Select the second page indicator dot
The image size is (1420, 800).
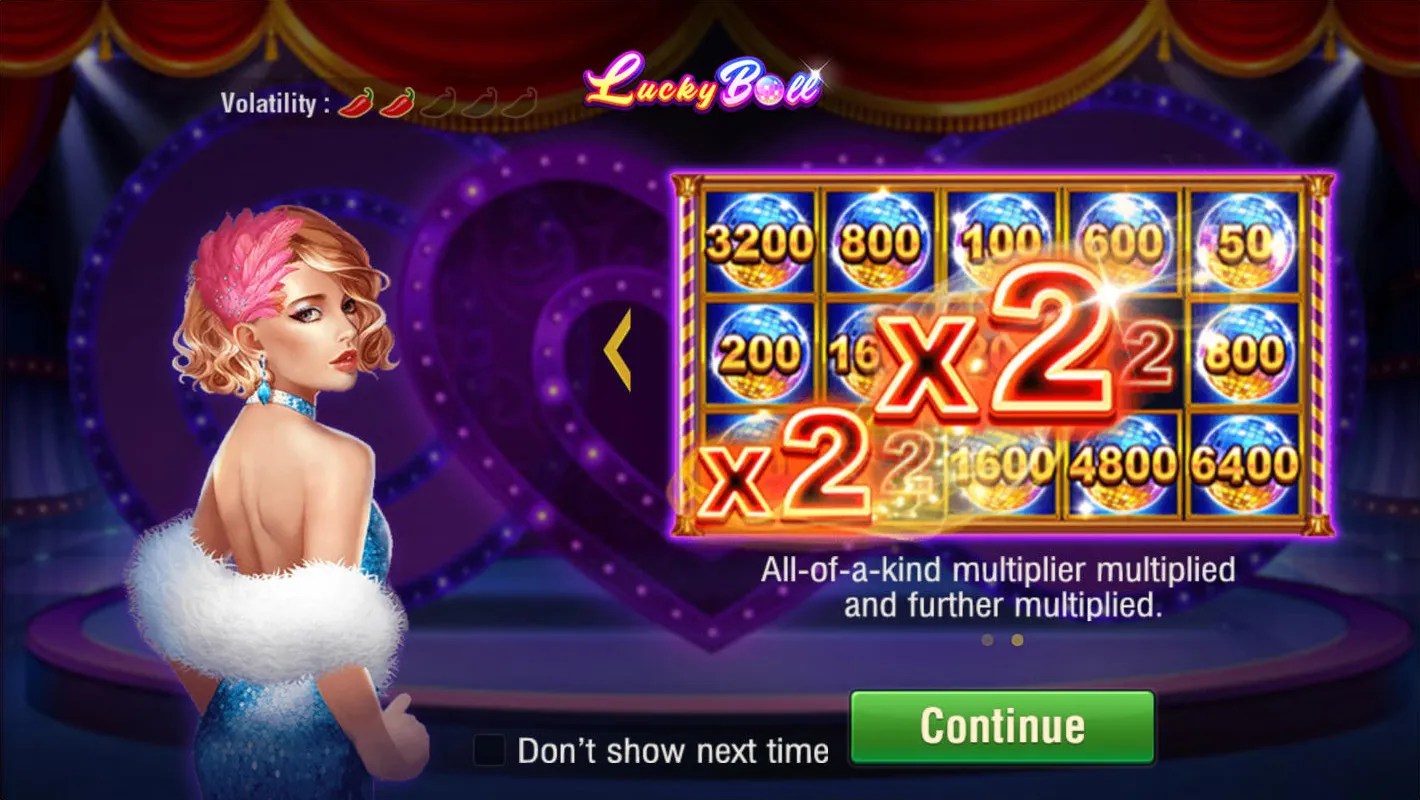pos(1017,640)
